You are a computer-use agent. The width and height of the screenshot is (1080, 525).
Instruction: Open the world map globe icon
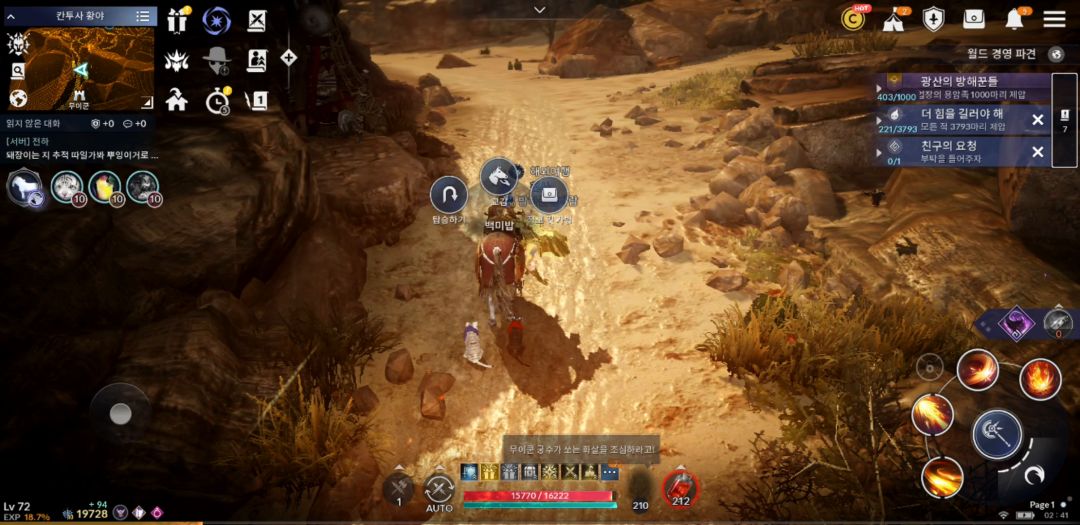(x=17, y=98)
